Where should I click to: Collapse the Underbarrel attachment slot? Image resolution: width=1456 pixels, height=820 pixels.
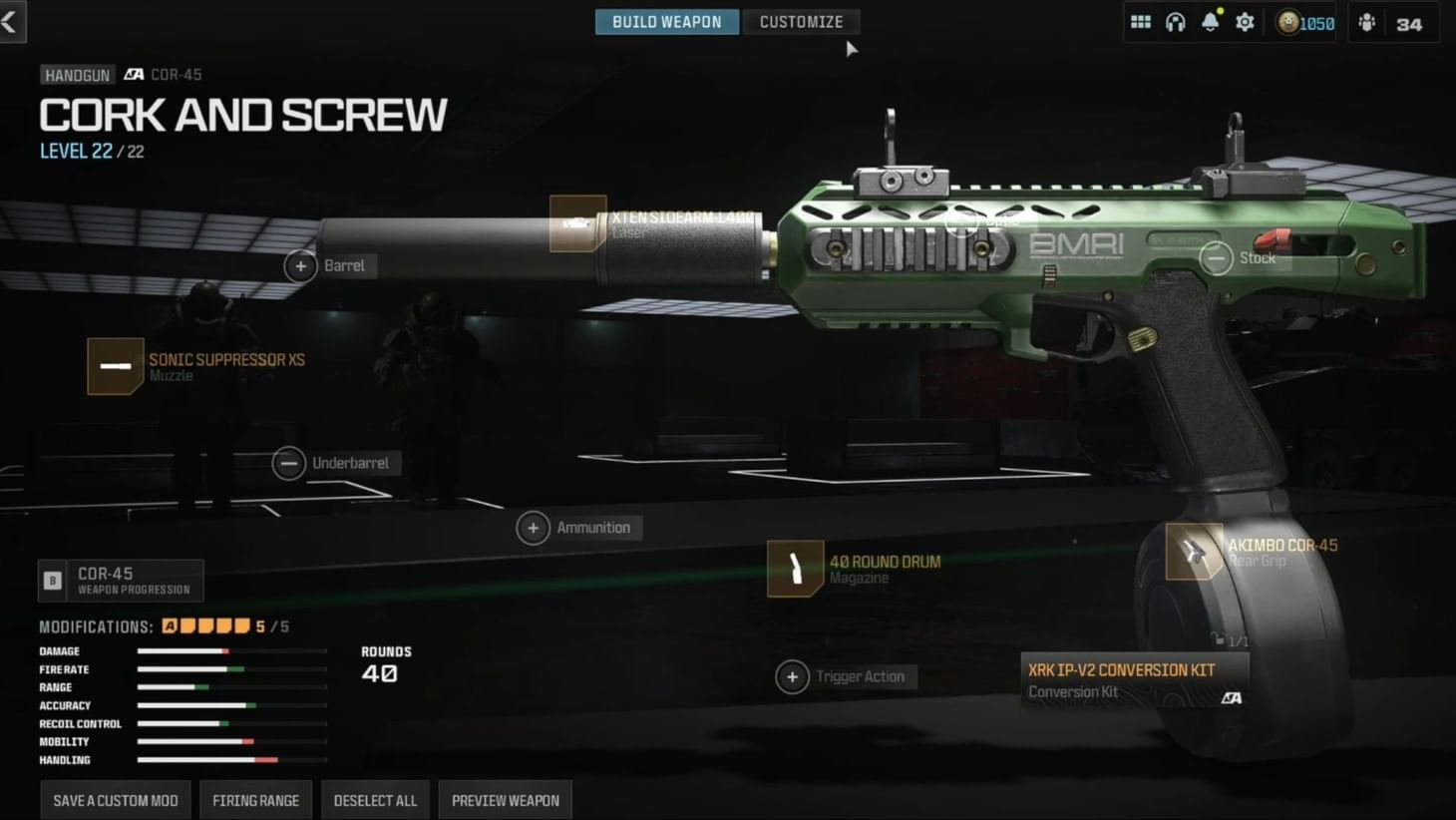[288, 463]
